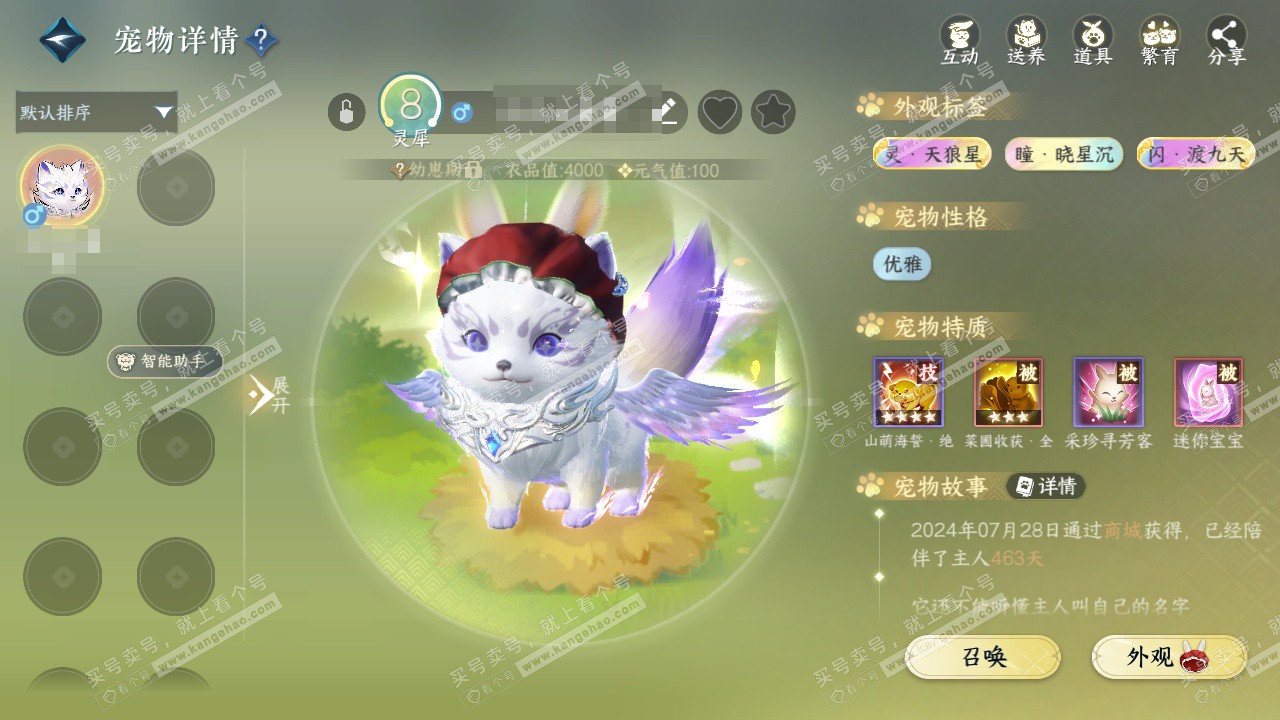Open the 外观 appearance button
The image size is (1280, 720).
pyautogui.click(x=1168, y=657)
